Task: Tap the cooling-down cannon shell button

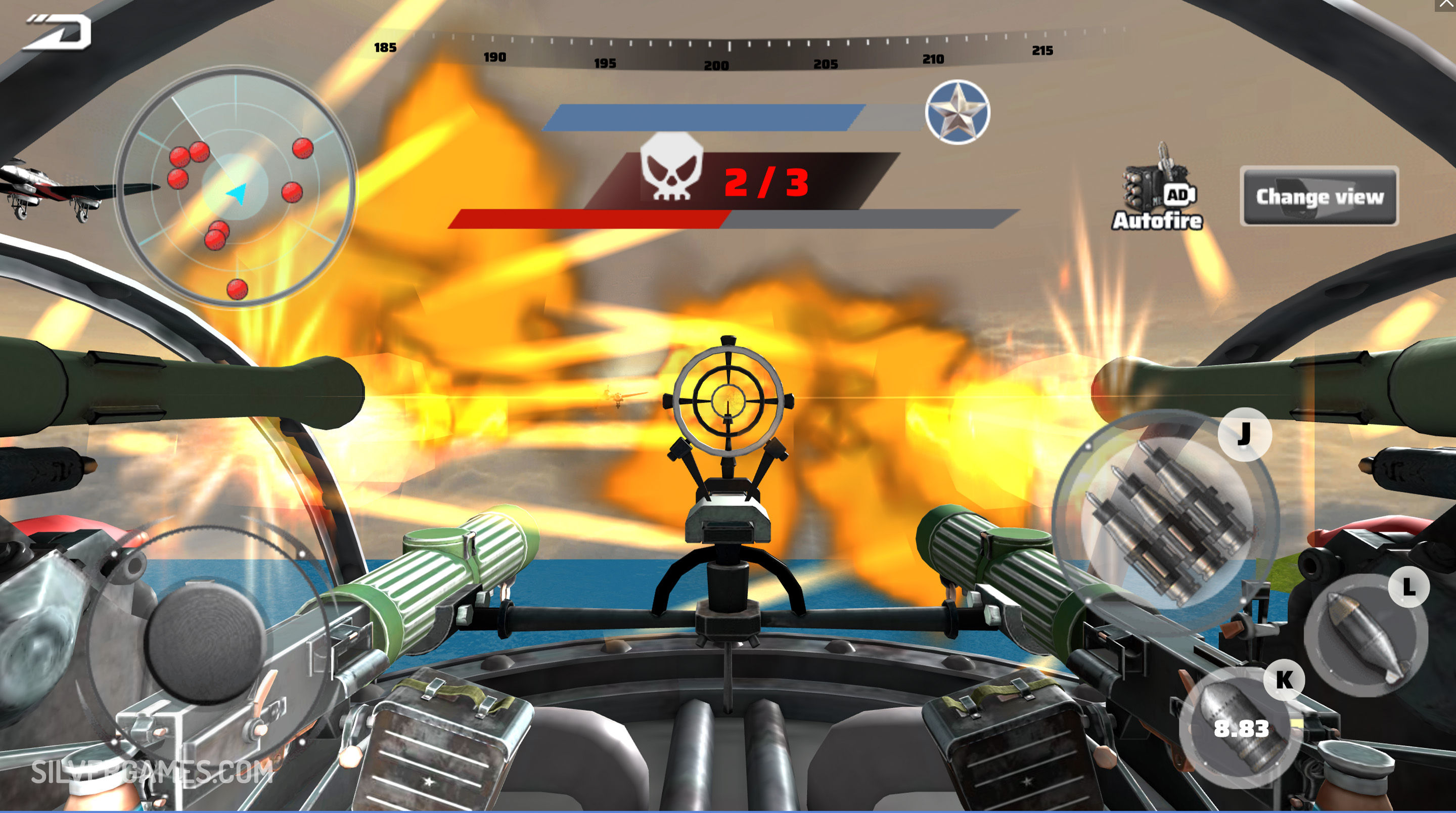Action: point(1238,728)
